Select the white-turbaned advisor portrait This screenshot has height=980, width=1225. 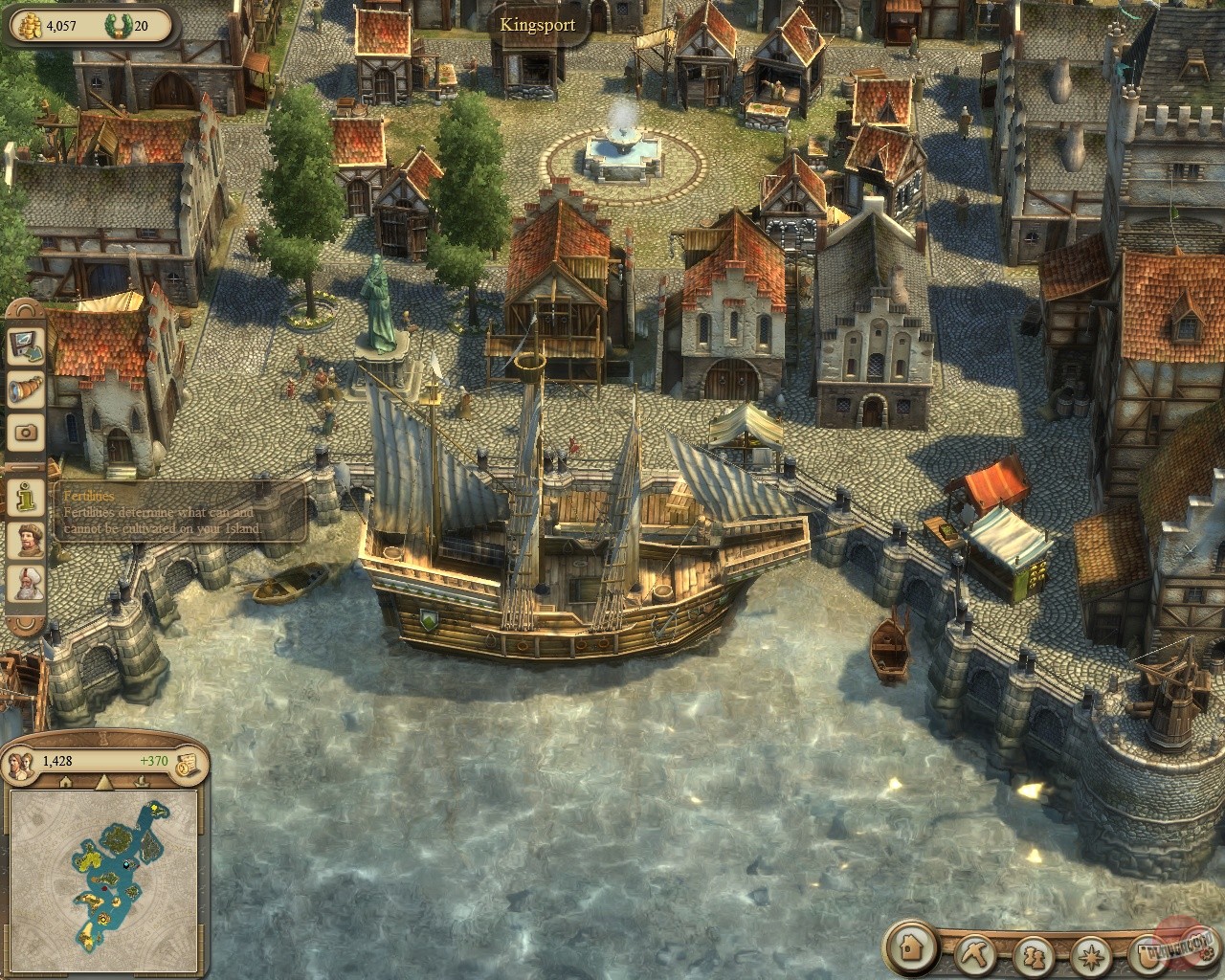(x=27, y=583)
